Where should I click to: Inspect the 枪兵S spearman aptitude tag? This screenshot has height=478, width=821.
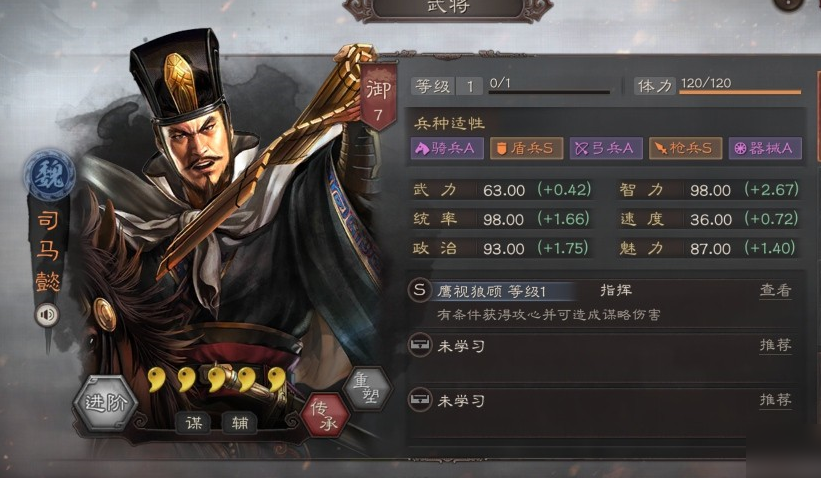(685, 148)
